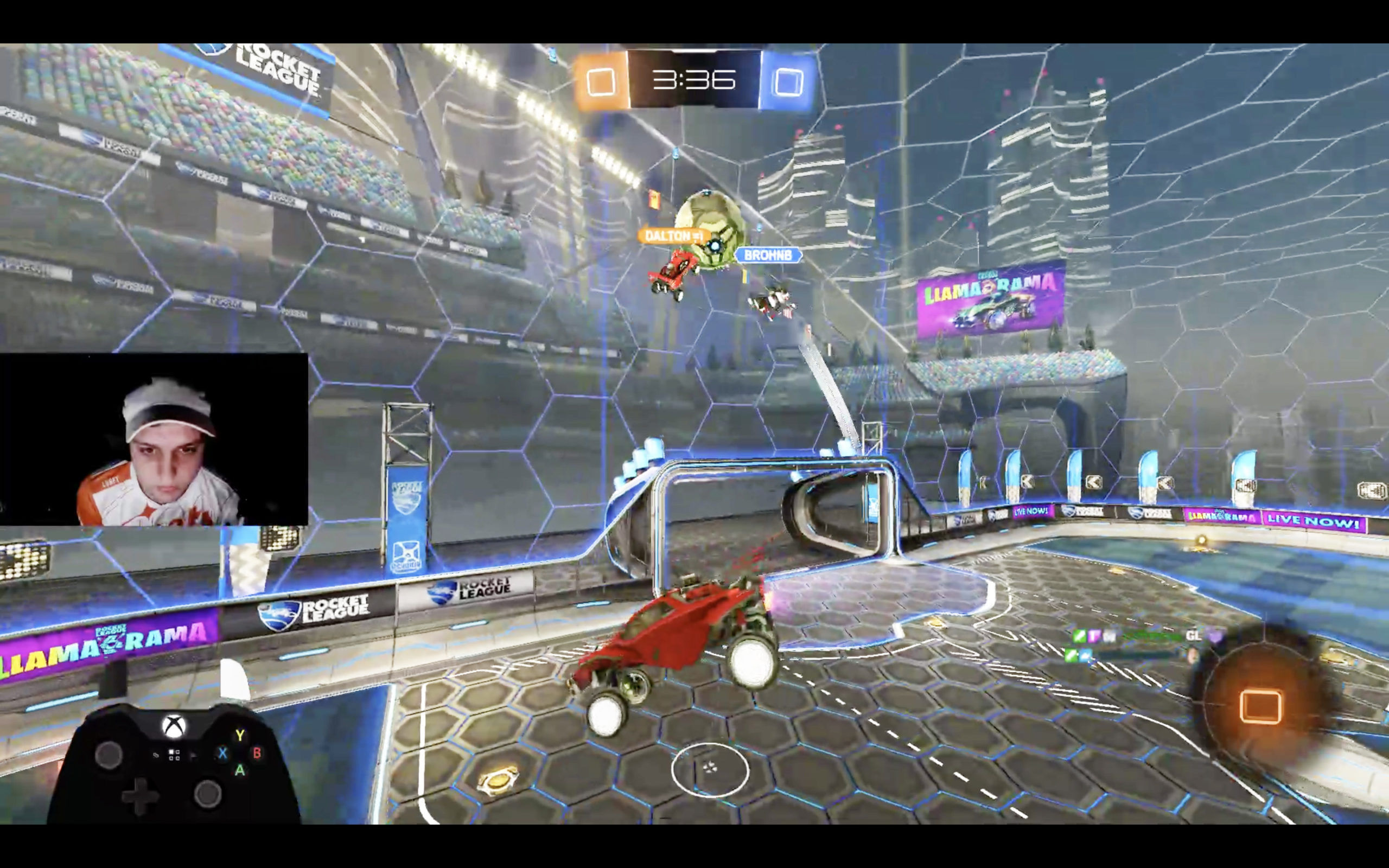Screen dimensions: 1389x868
Task: Click the streamer webcam overlay
Action: pos(154,440)
